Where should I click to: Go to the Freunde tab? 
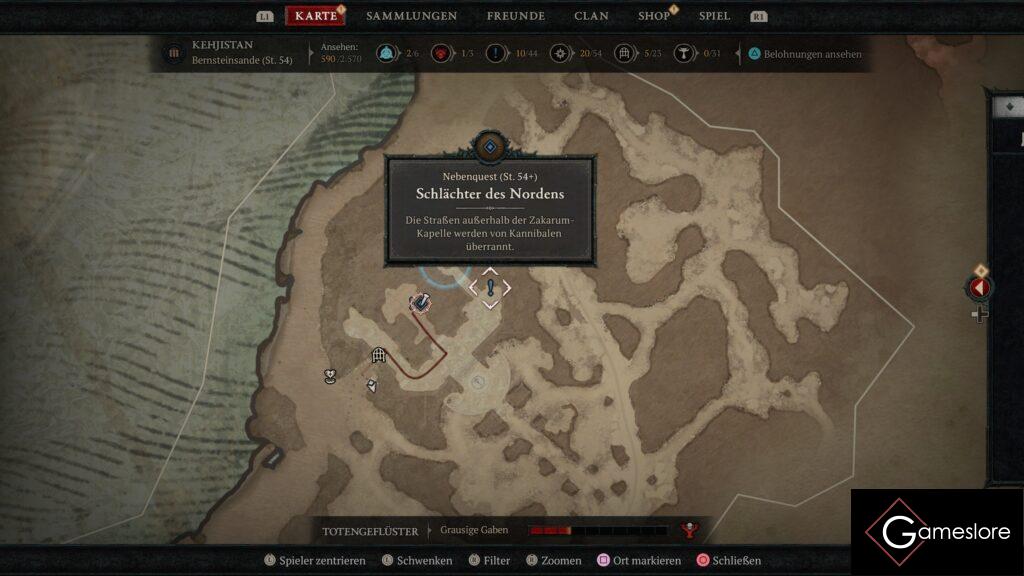[515, 16]
